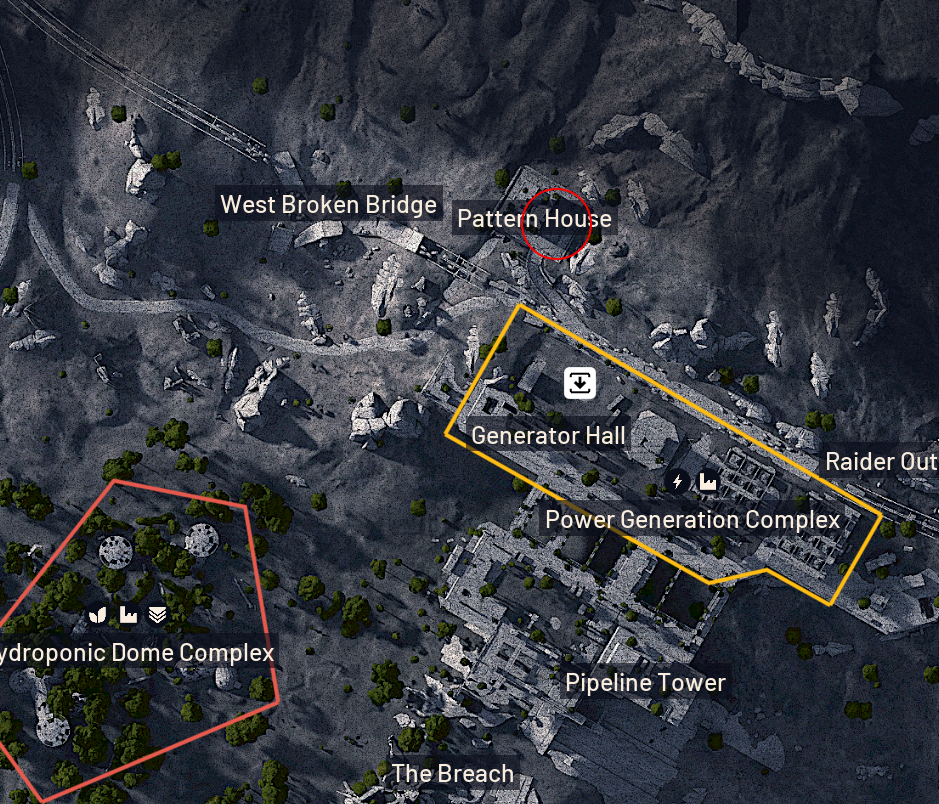
Task: Click the lightning bolt icon
Action: tap(678, 482)
